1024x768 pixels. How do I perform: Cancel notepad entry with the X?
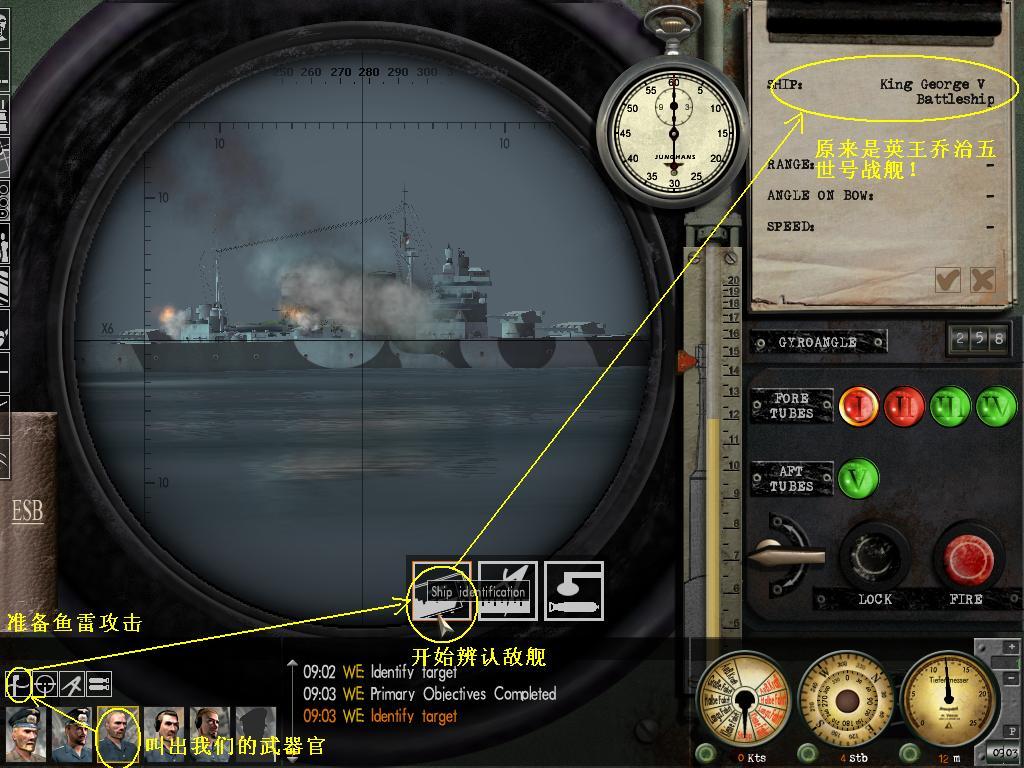click(x=982, y=280)
